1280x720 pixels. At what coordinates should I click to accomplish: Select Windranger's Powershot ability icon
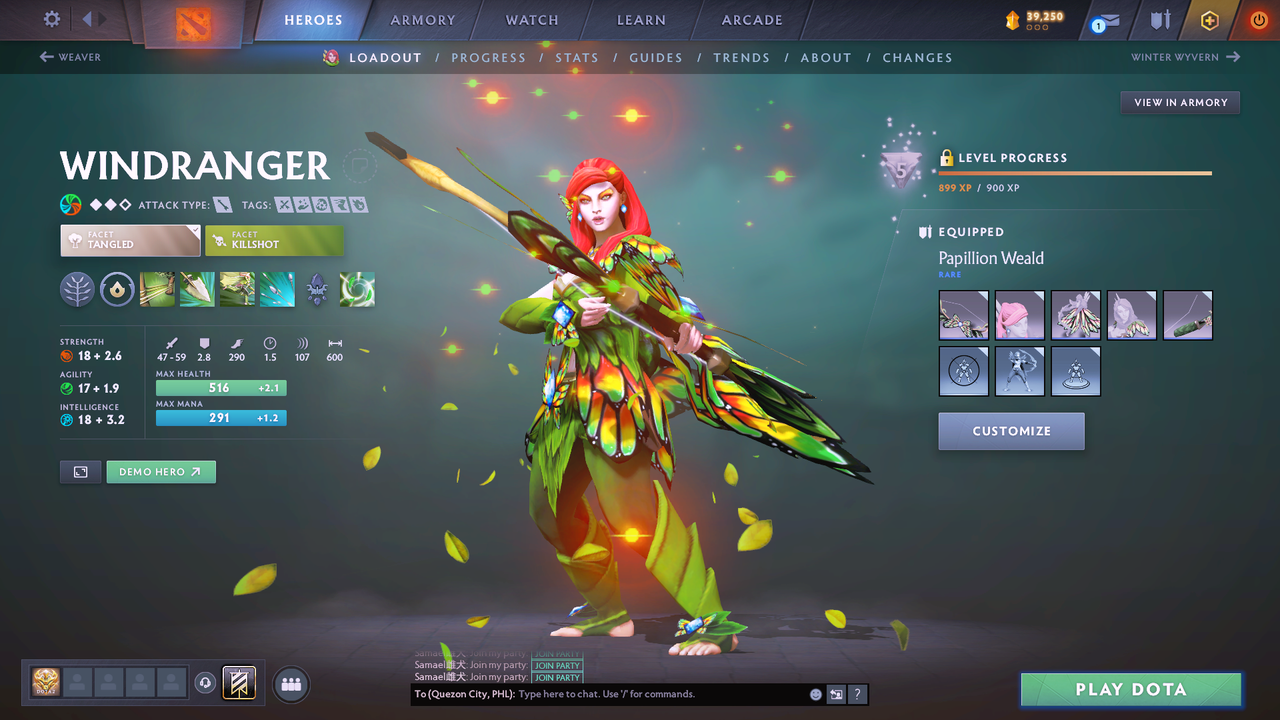[197, 289]
